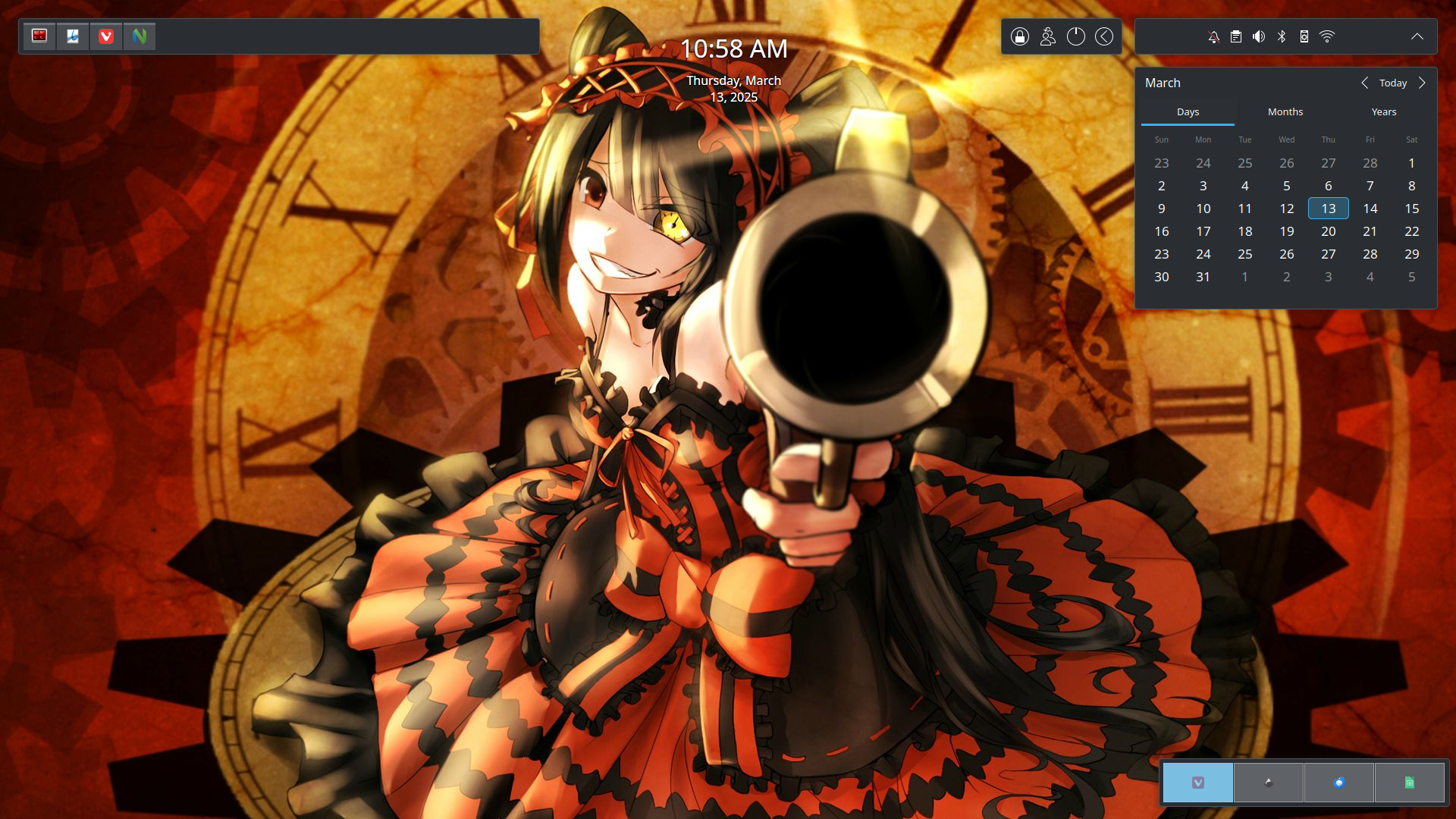Switch to the desktop with the spreadsheet icon

point(1410,783)
